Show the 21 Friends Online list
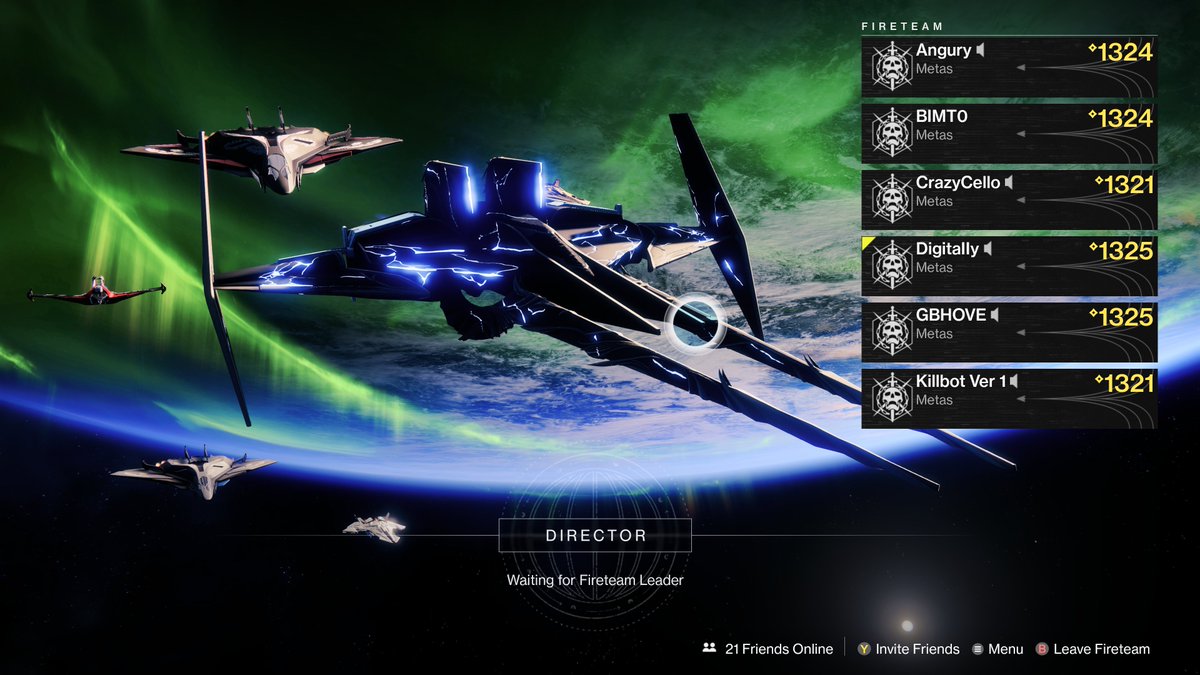 [768, 649]
